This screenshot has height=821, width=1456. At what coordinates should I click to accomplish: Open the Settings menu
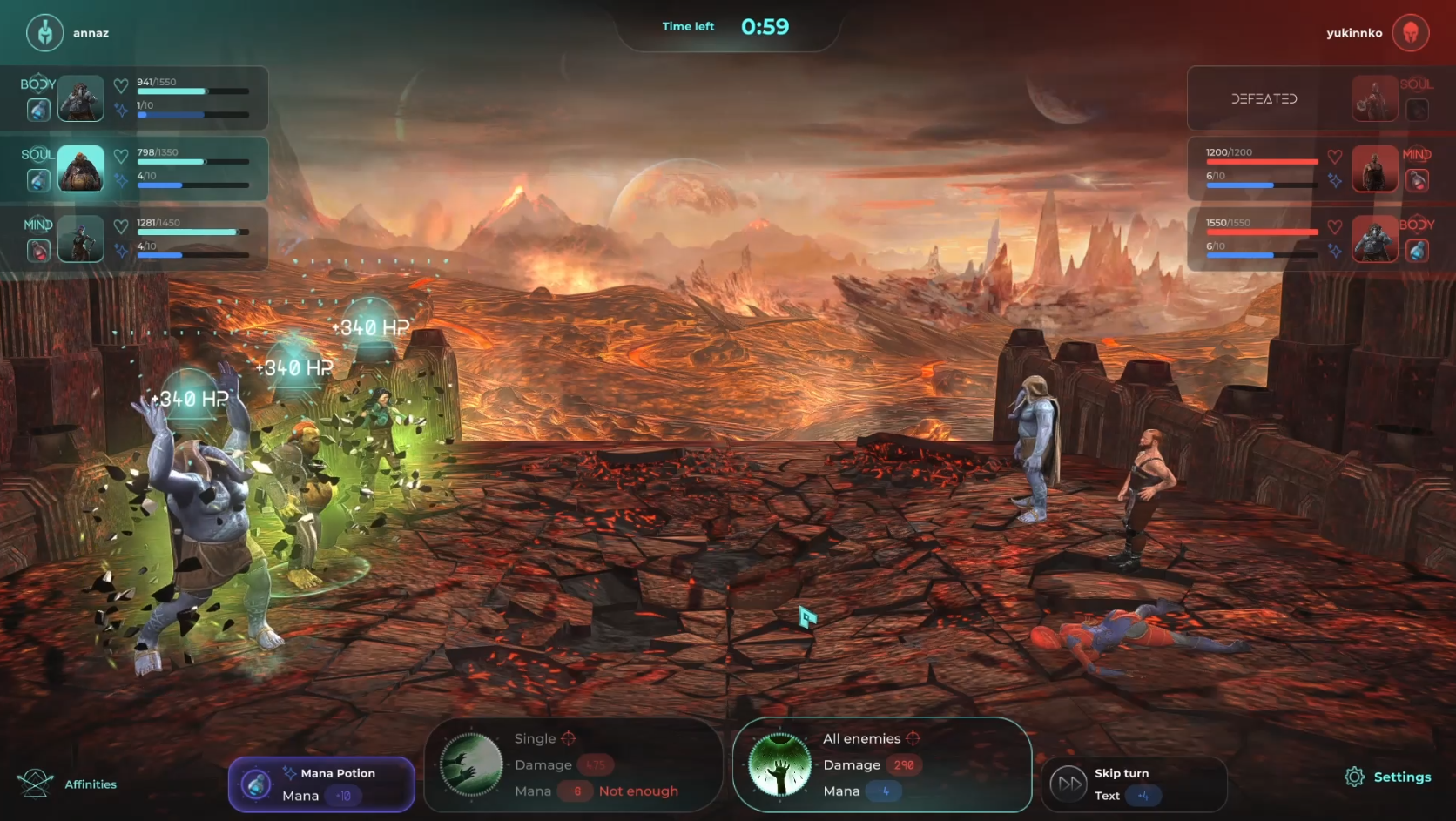coord(1388,777)
